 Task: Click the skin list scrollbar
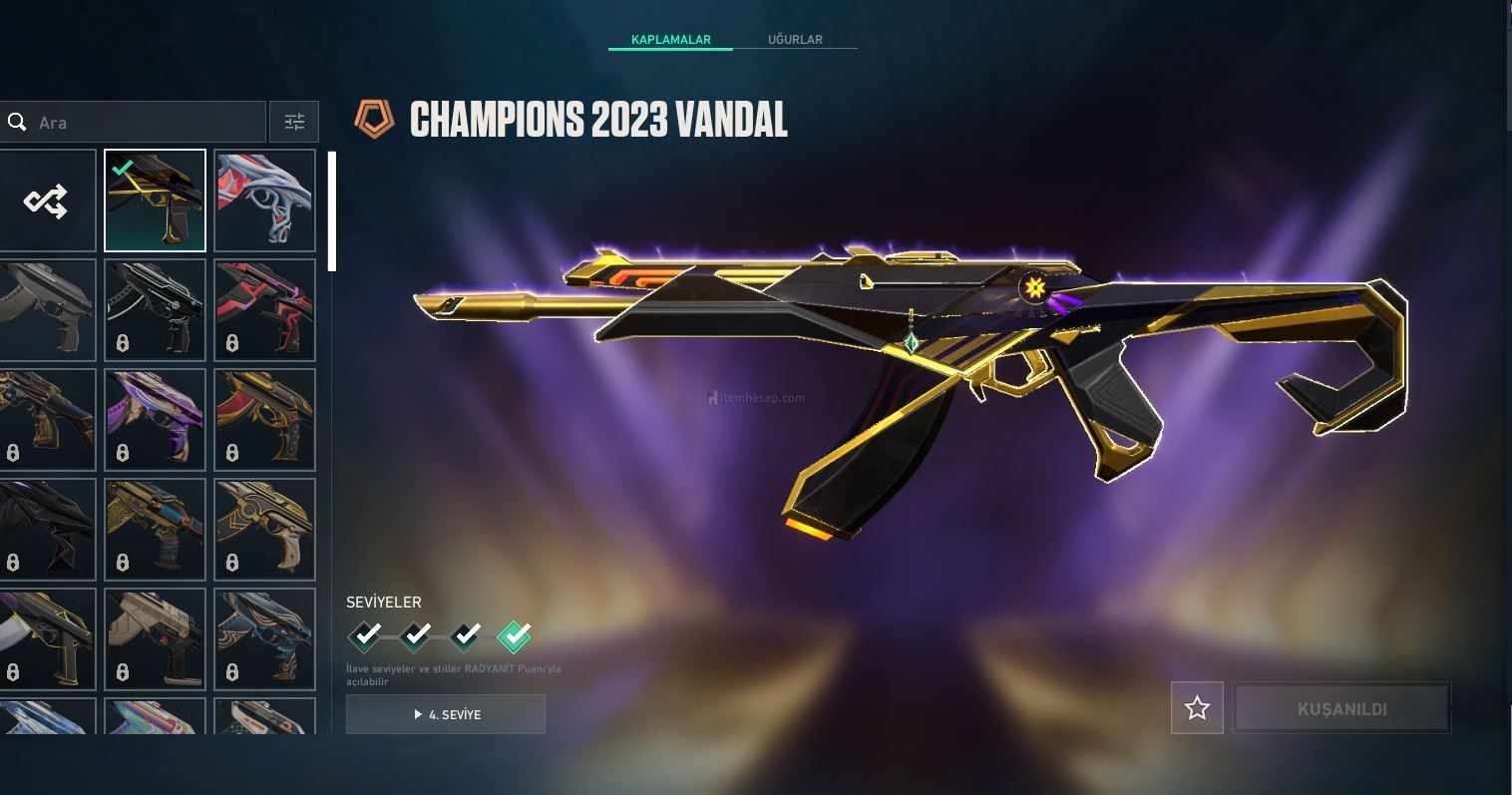point(332,211)
